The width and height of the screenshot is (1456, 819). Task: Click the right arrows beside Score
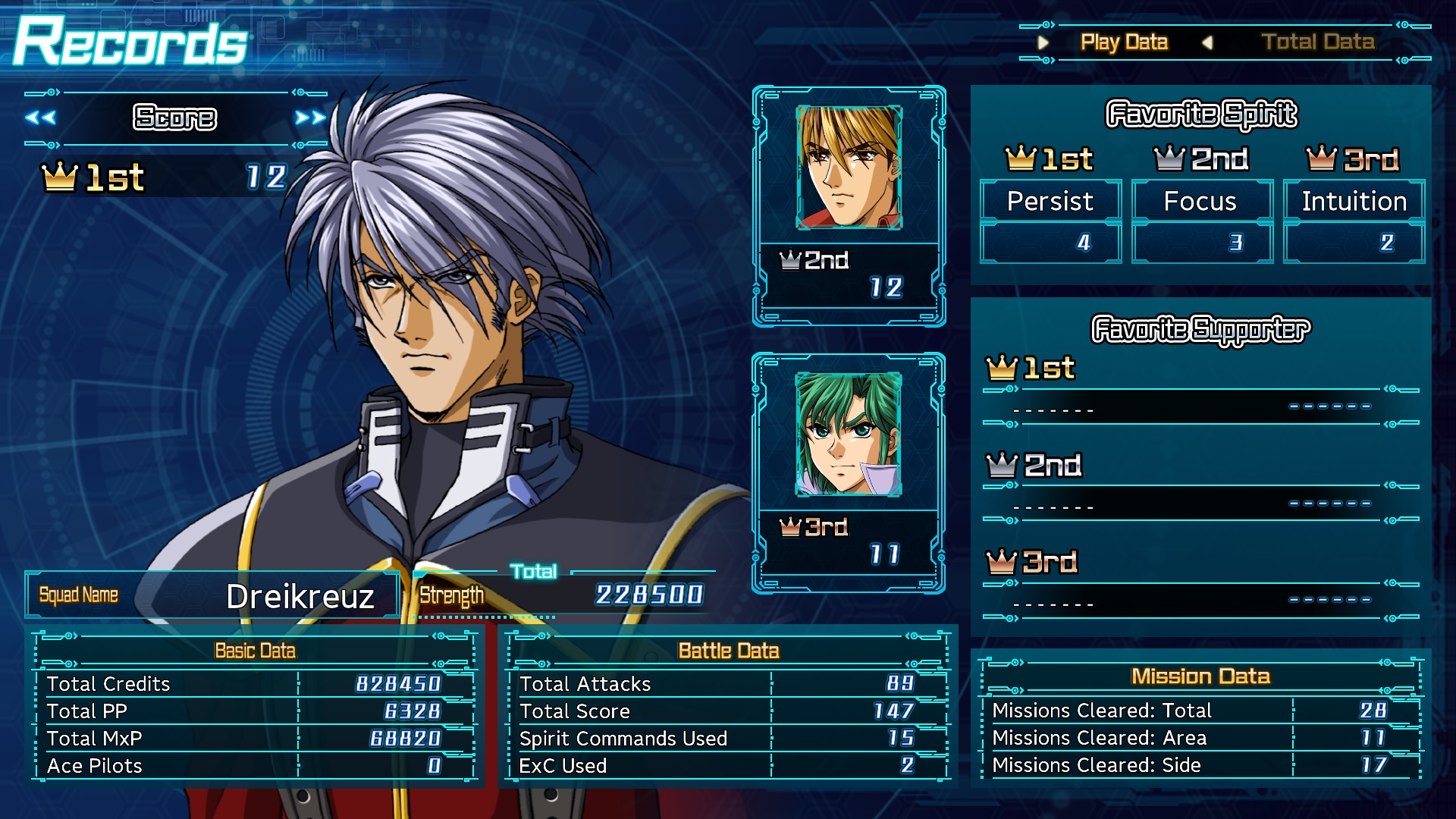click(310, 118)
